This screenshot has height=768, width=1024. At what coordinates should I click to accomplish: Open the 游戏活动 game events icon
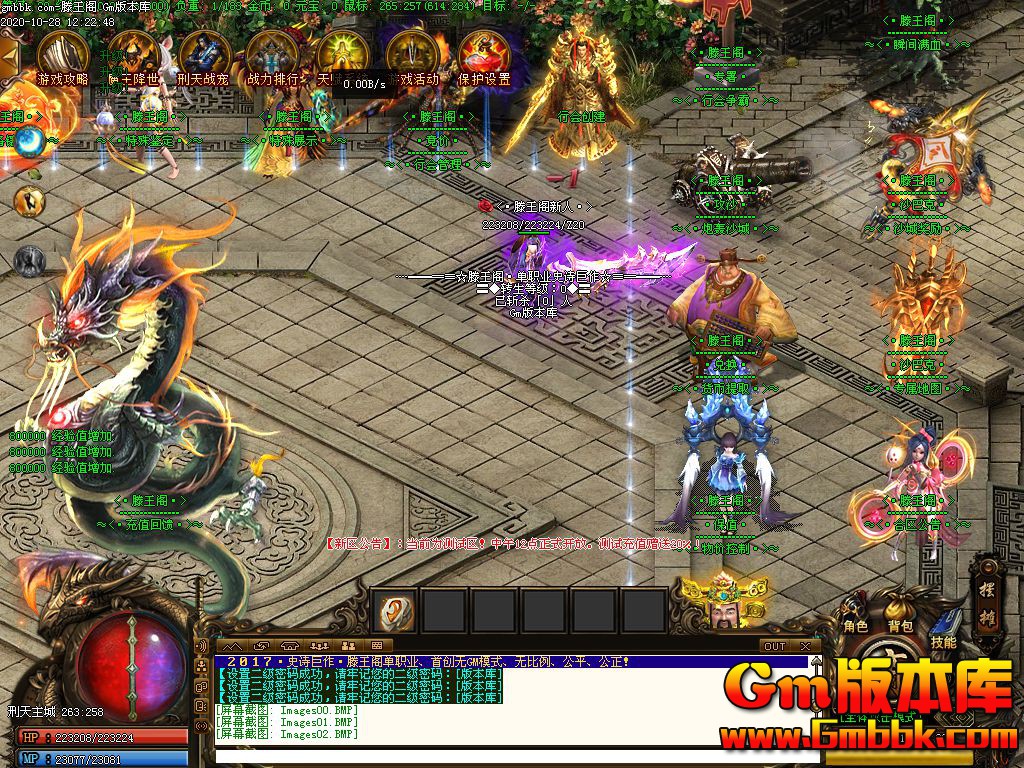410,56
